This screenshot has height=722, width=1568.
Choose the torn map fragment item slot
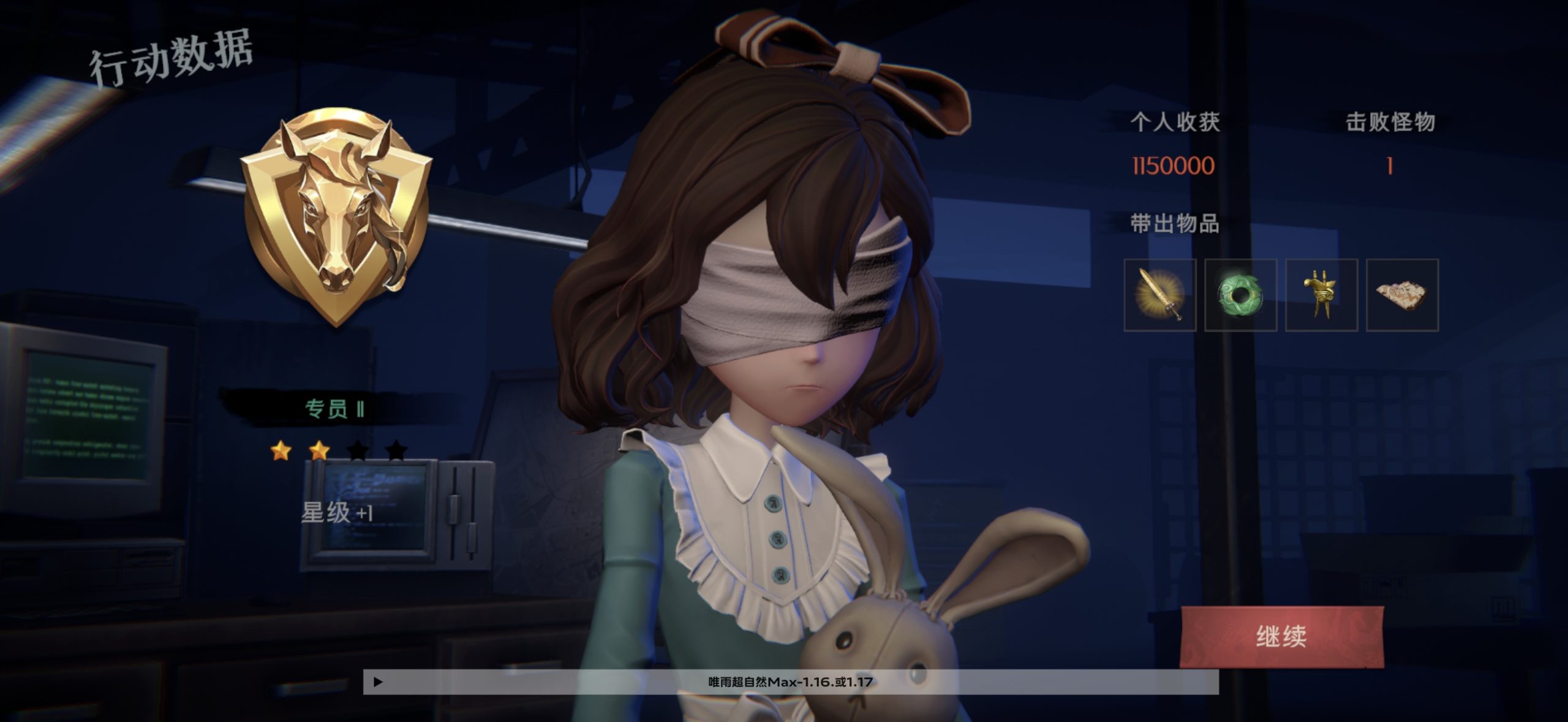click(x=1402, y=295)
